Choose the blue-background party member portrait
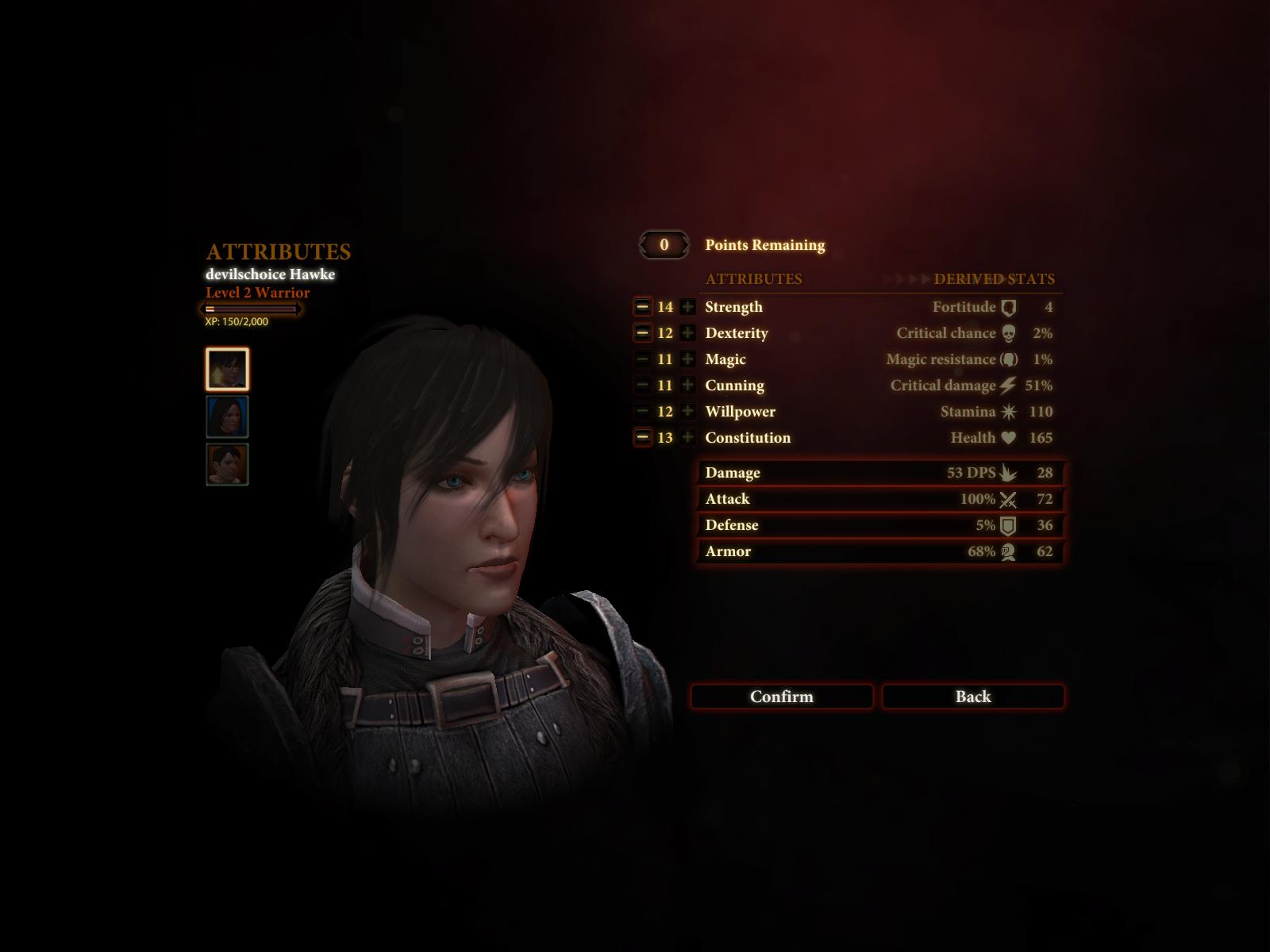The image size is (1270, 952). 227,416
